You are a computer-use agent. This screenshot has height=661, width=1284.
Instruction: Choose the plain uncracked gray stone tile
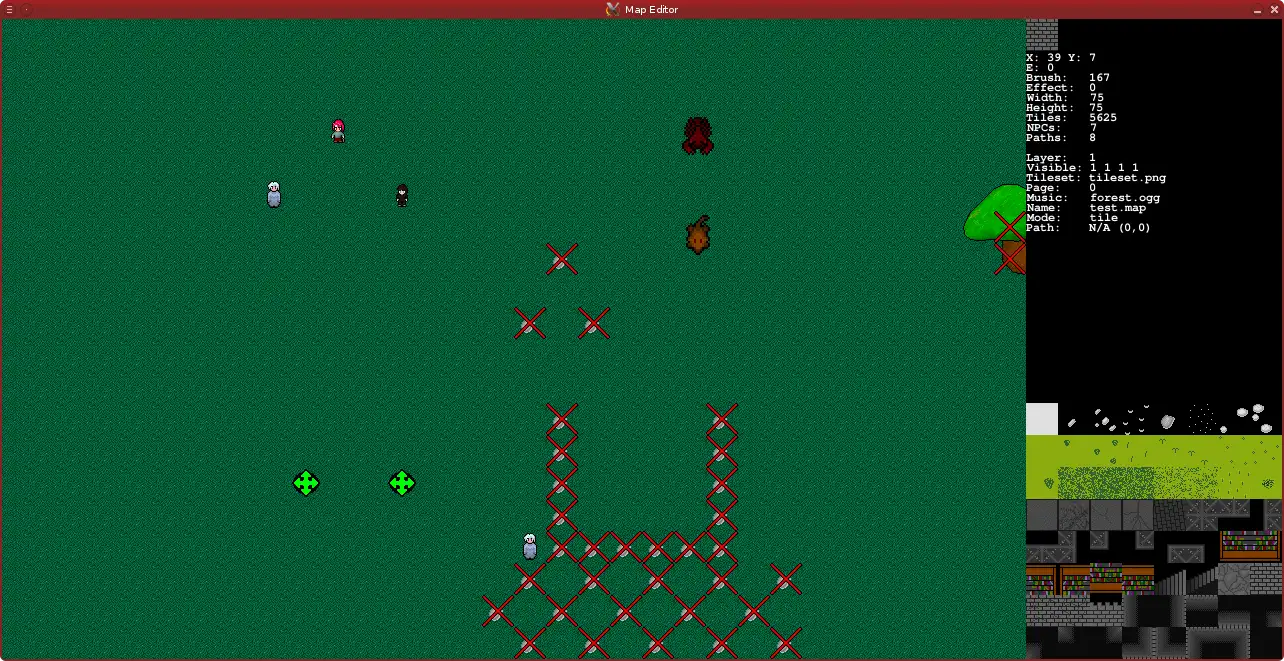tap(1042, 515)
